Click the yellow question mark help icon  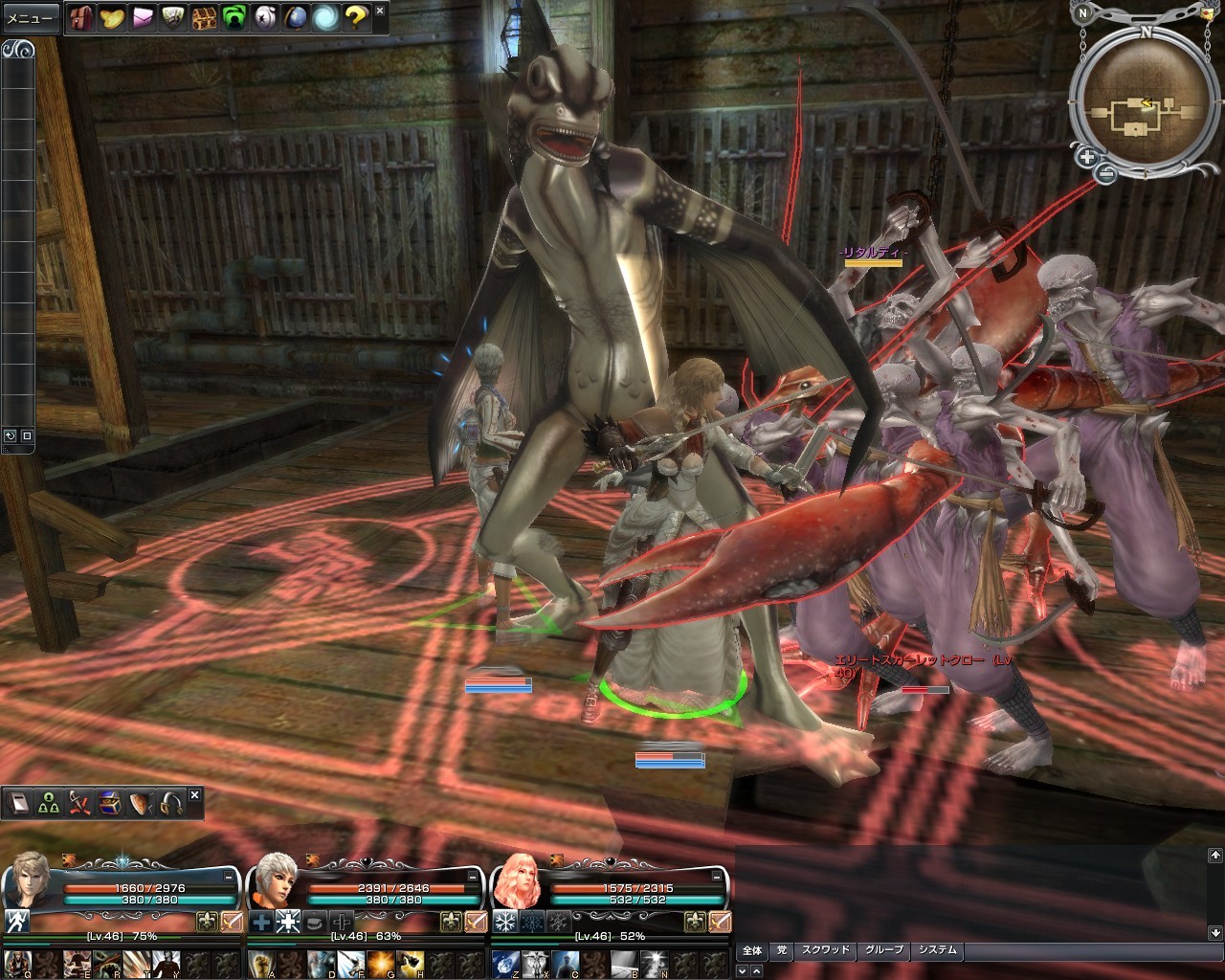pos(356,17)
